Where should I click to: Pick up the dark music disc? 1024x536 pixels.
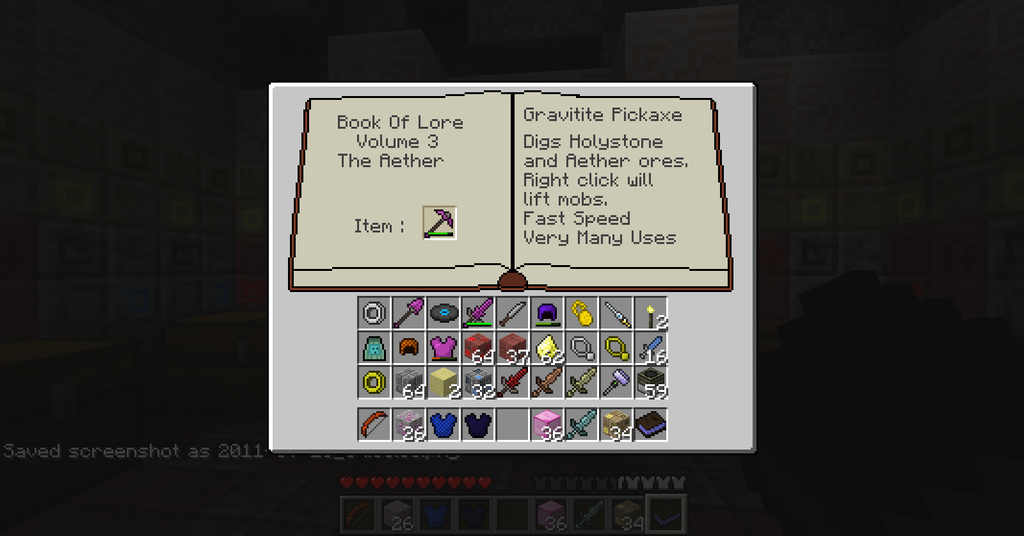point(442,313)
